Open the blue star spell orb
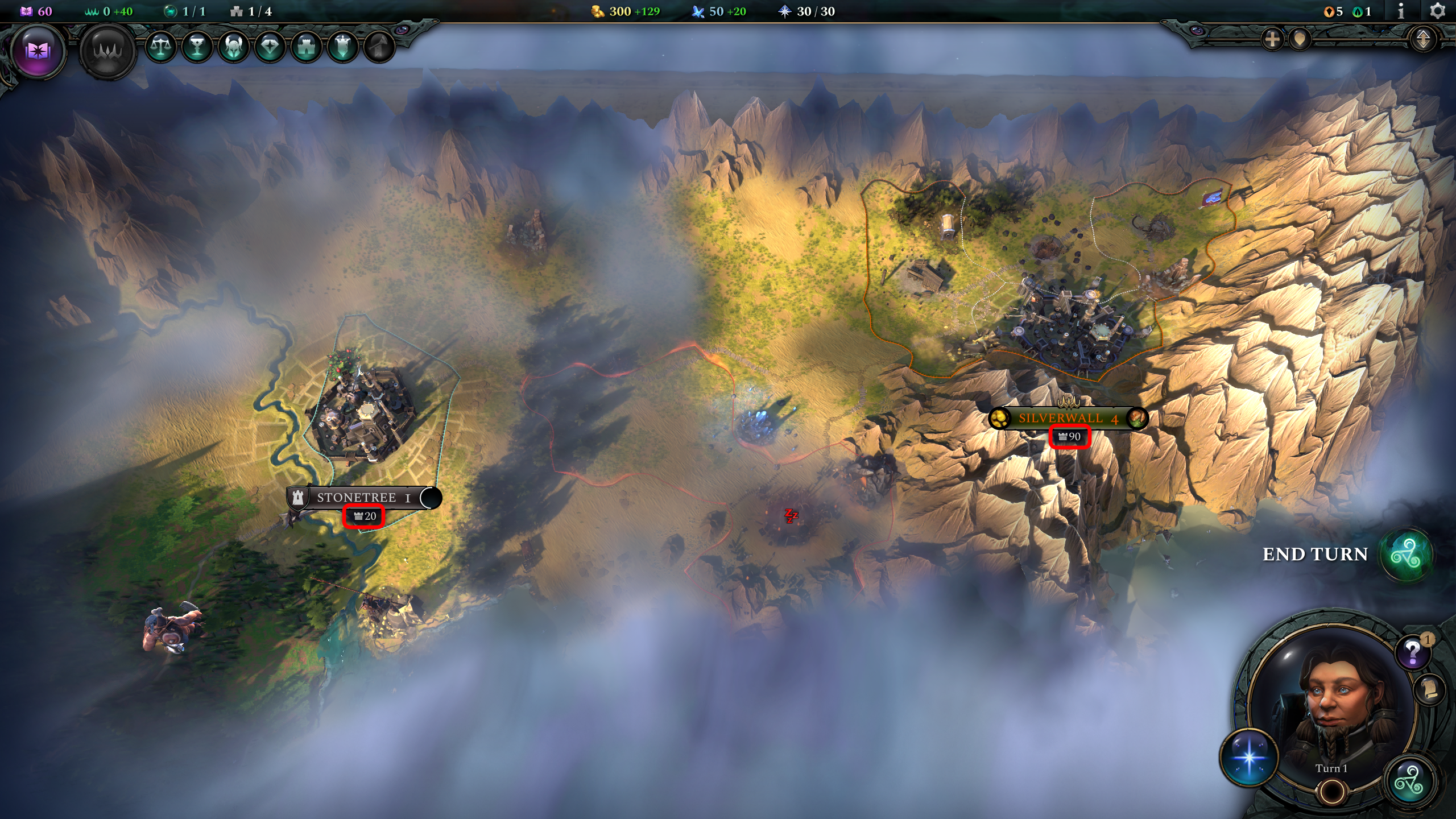This screenshot has width=1456, height=819. (1250, 757)
